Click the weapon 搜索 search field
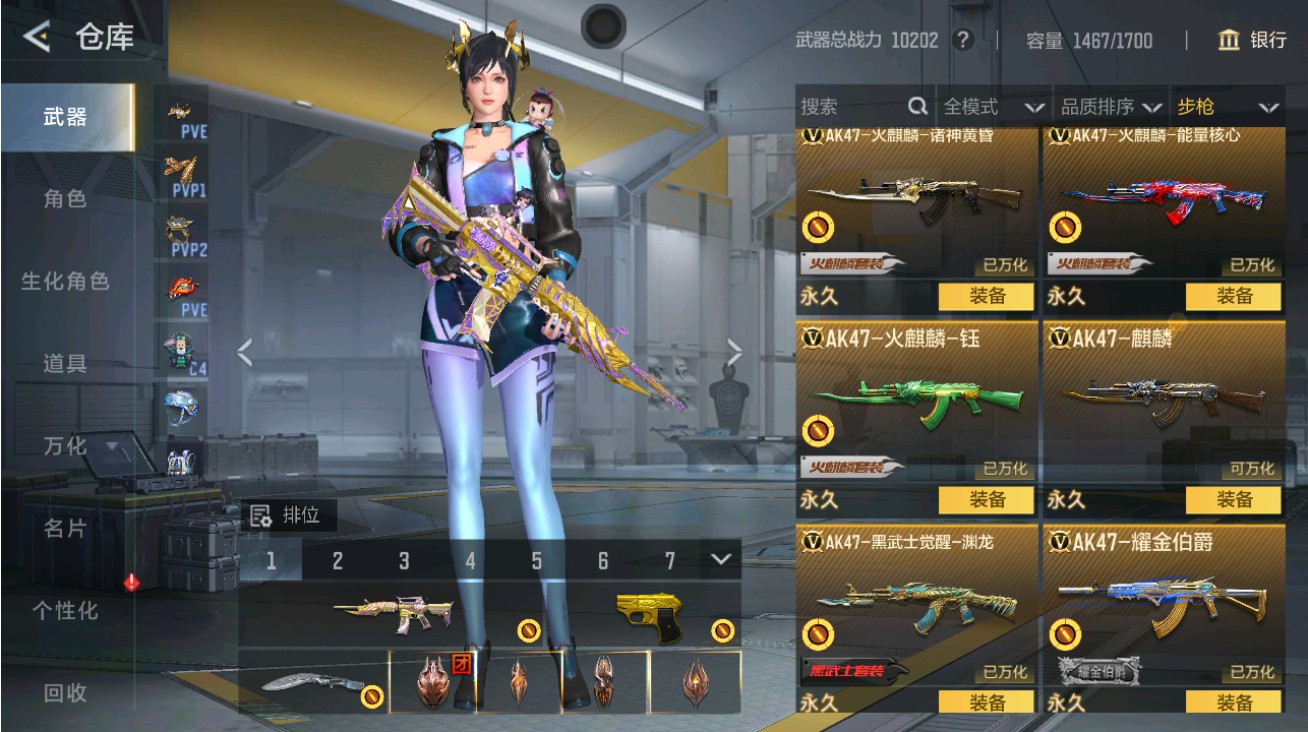 coord(850,107)
